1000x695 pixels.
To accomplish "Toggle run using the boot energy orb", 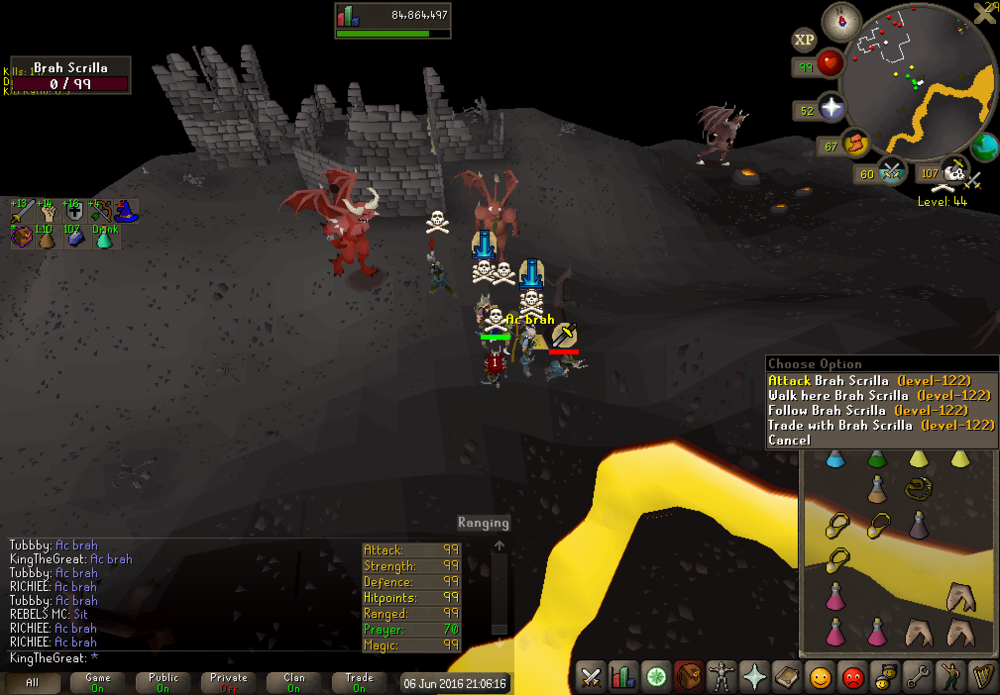I will 855,146.
